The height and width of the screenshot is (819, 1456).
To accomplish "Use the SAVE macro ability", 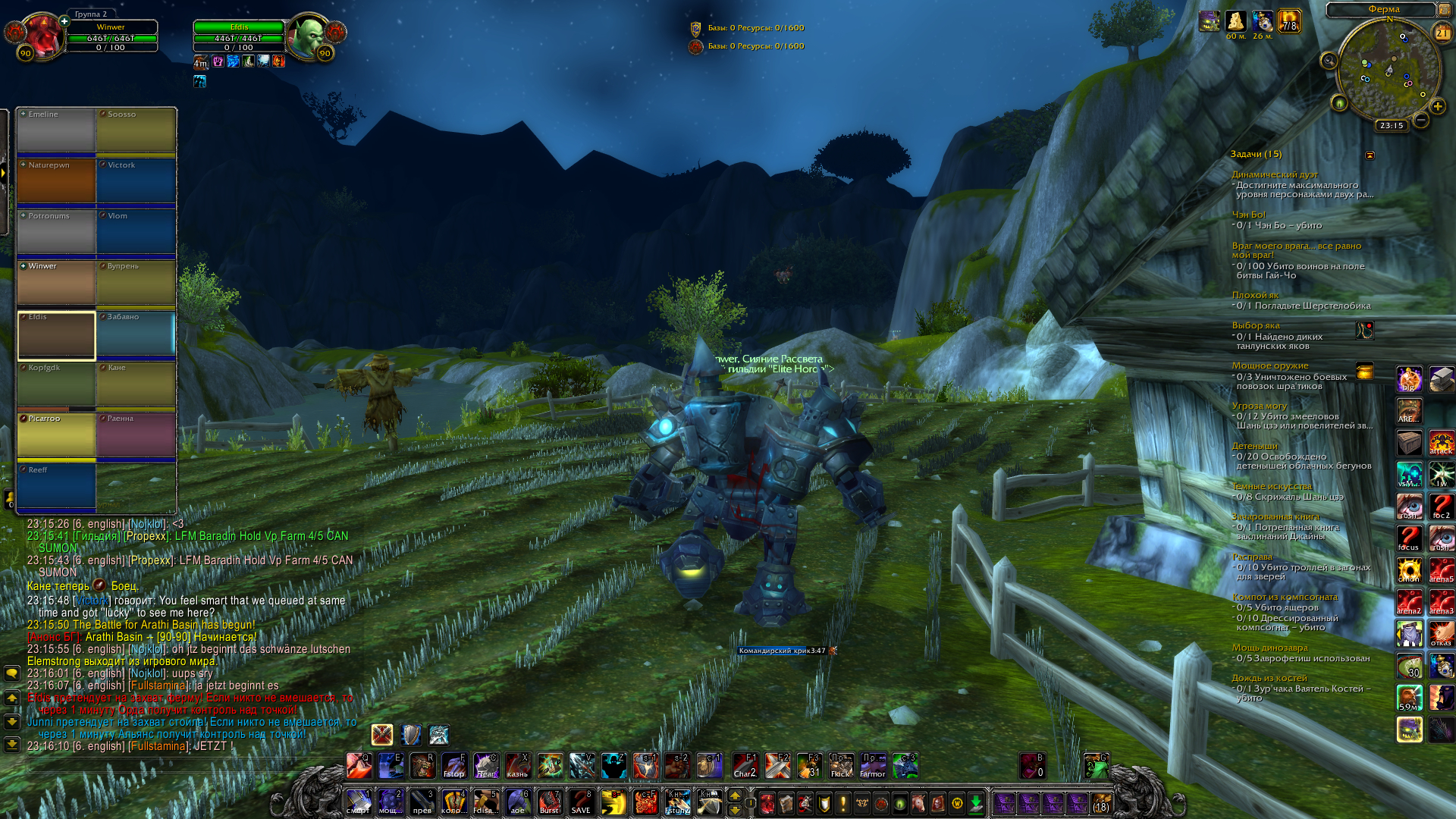I will click(x=581, y=802).
